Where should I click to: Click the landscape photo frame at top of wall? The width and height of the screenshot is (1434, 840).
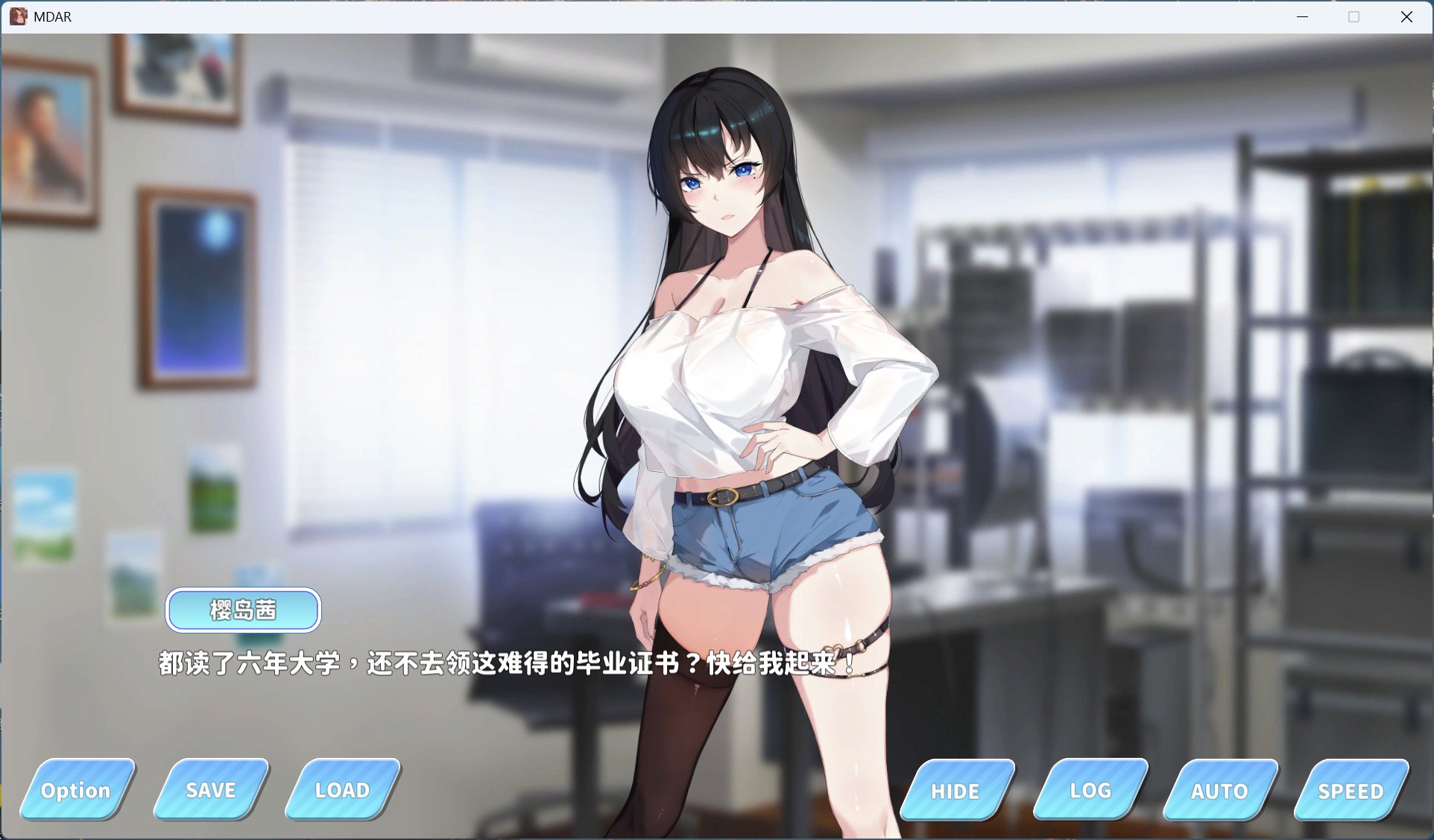click(x=175, y=71)
